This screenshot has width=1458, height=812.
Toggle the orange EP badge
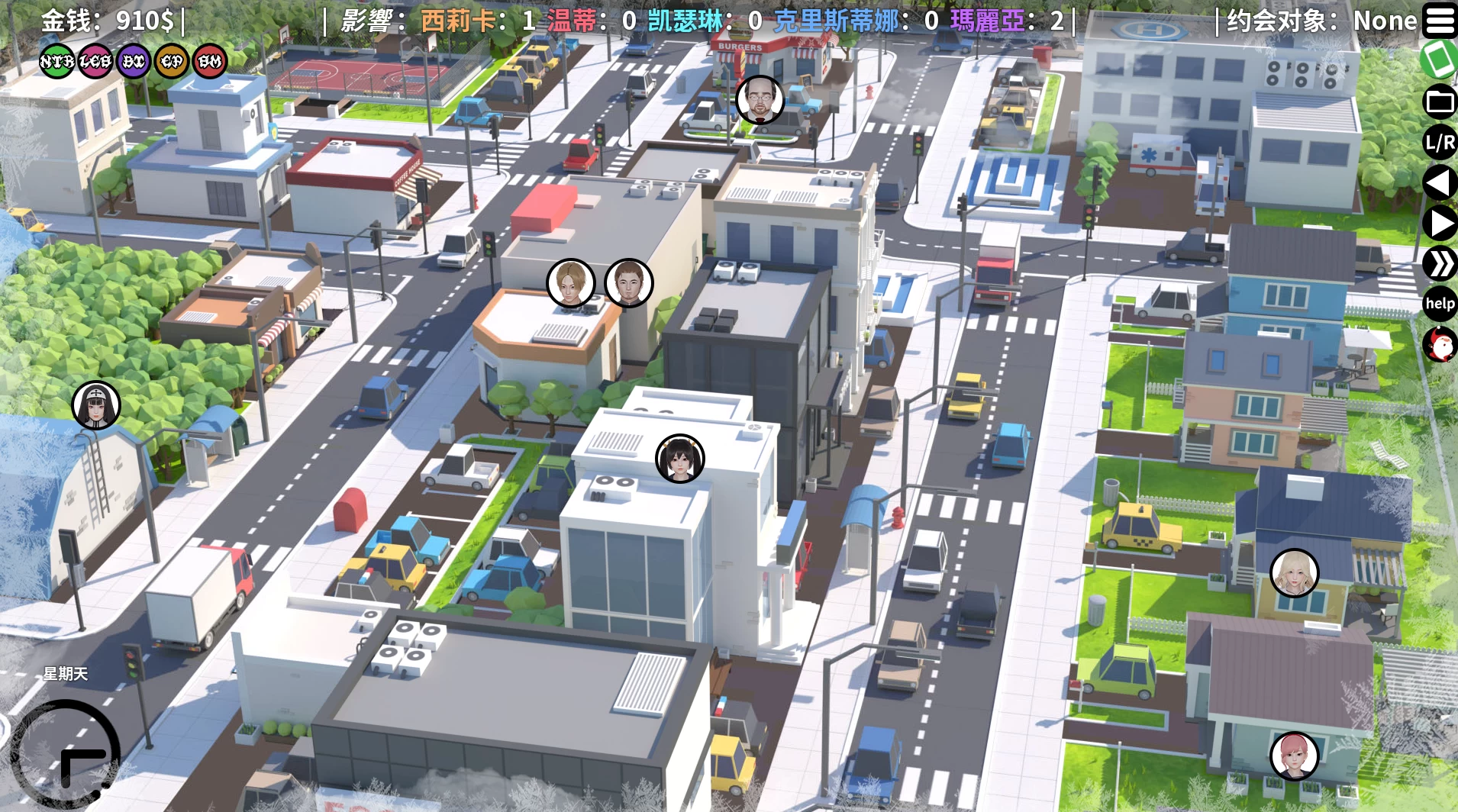point(172,61)
